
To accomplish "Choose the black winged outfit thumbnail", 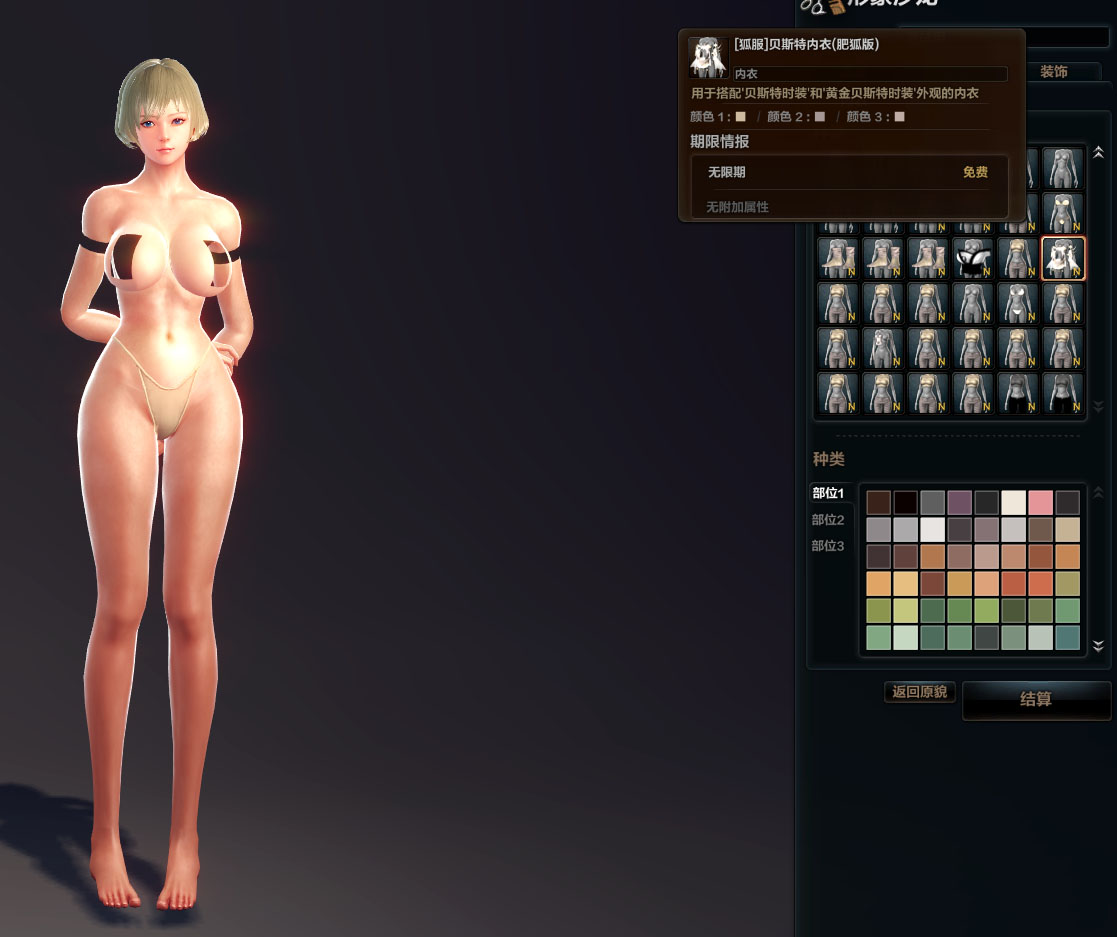I will (x=973, y=259).
